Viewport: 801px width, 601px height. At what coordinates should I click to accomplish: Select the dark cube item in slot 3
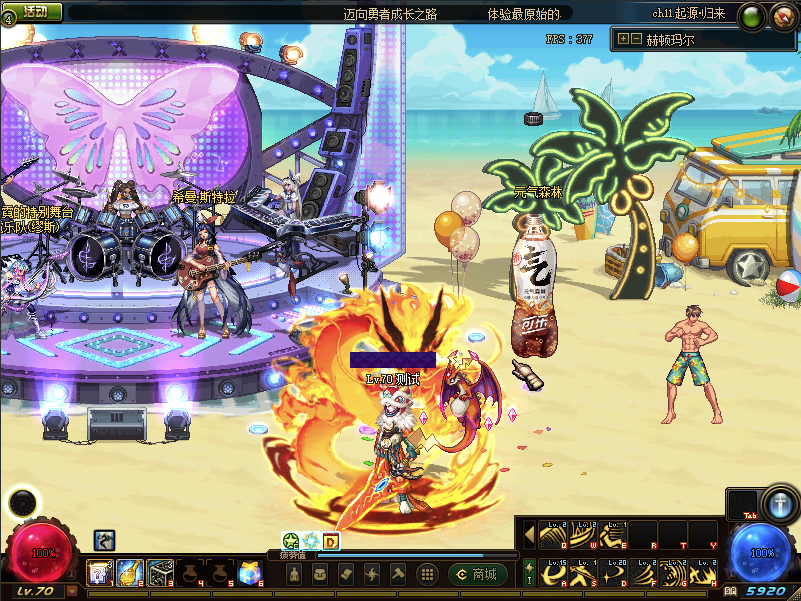160,572
